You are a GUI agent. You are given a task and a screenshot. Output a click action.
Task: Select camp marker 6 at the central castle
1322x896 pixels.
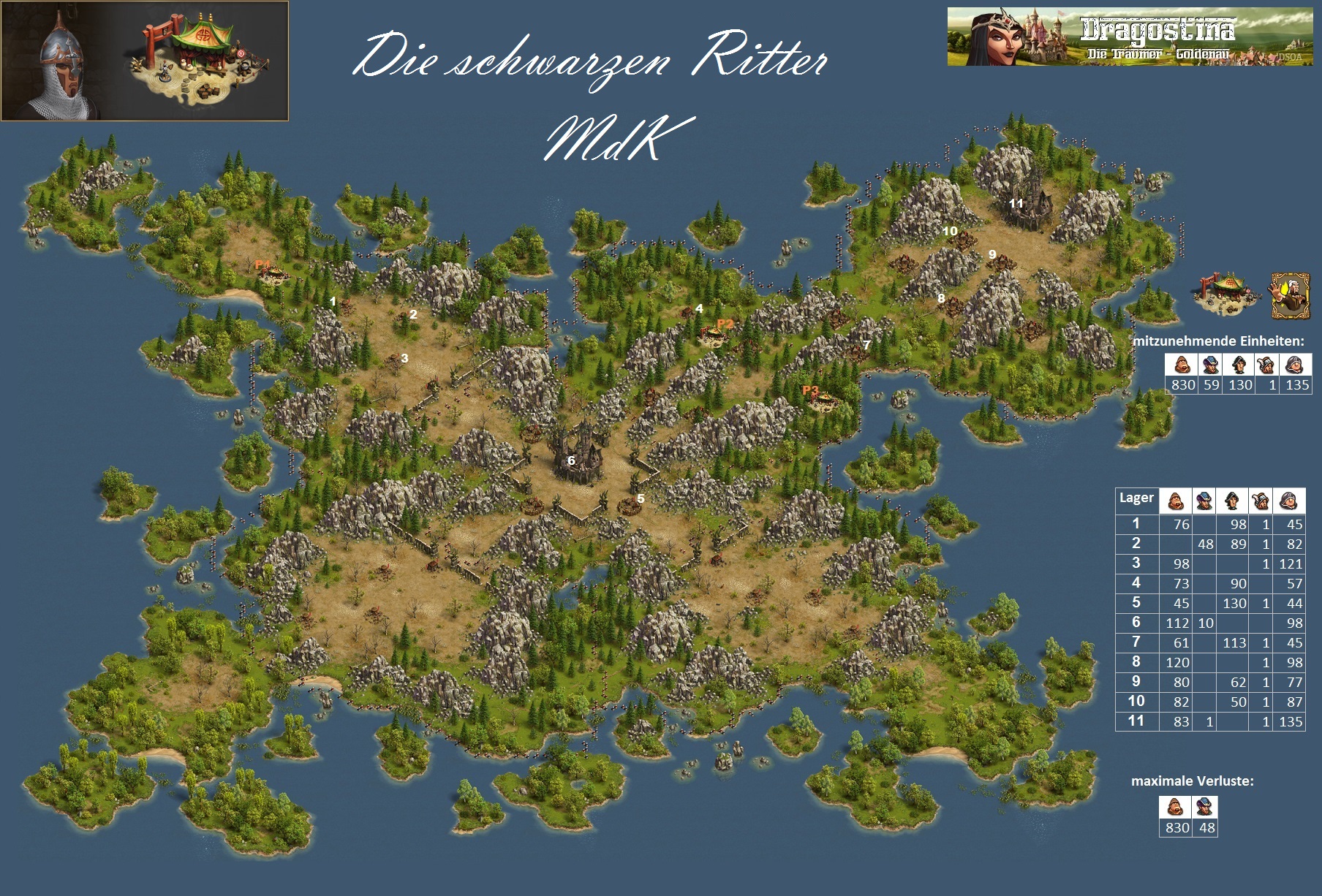(571, 460)
